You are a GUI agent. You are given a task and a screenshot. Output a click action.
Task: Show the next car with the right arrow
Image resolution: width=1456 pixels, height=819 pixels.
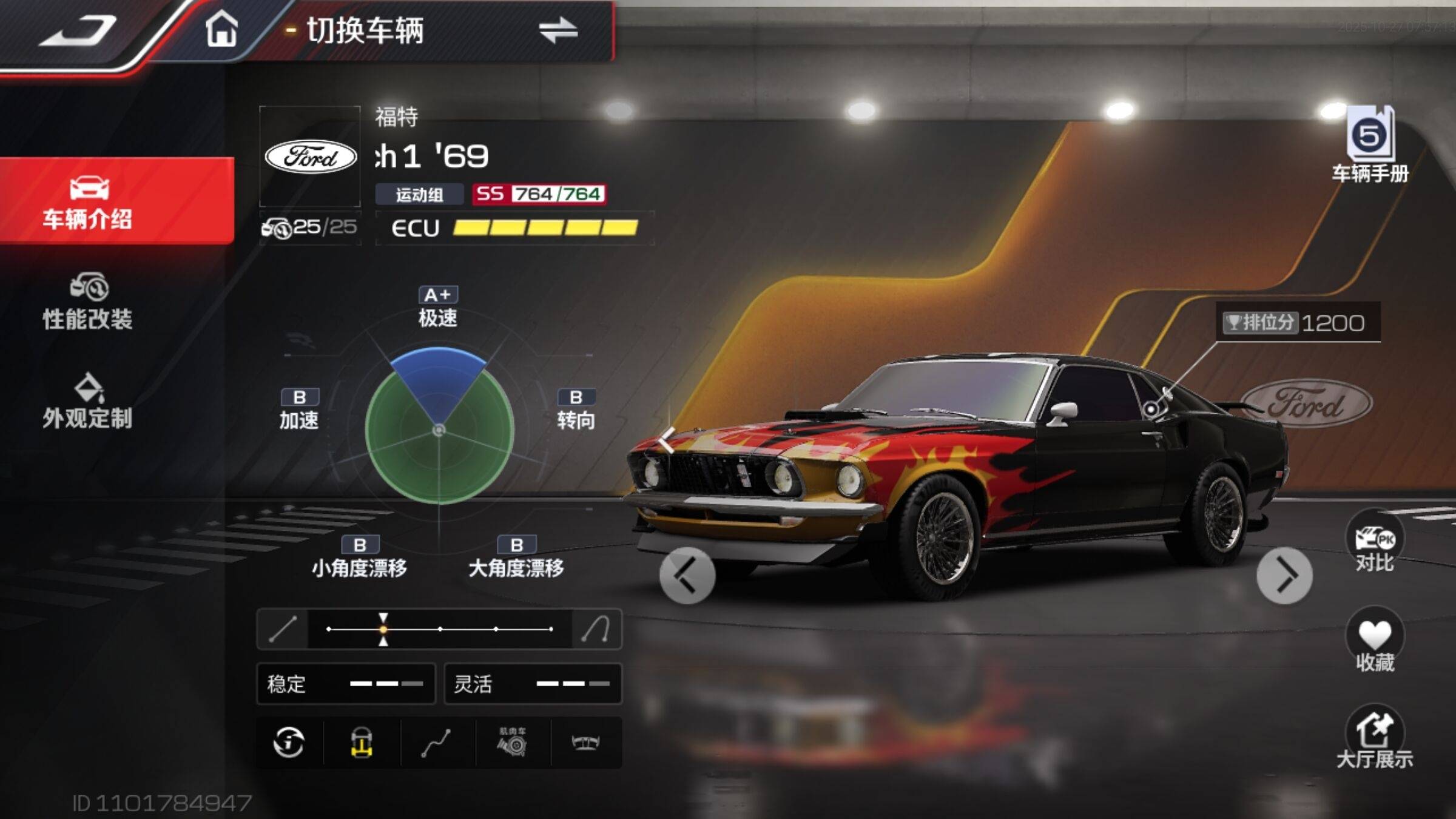[x=1284, y=575]
